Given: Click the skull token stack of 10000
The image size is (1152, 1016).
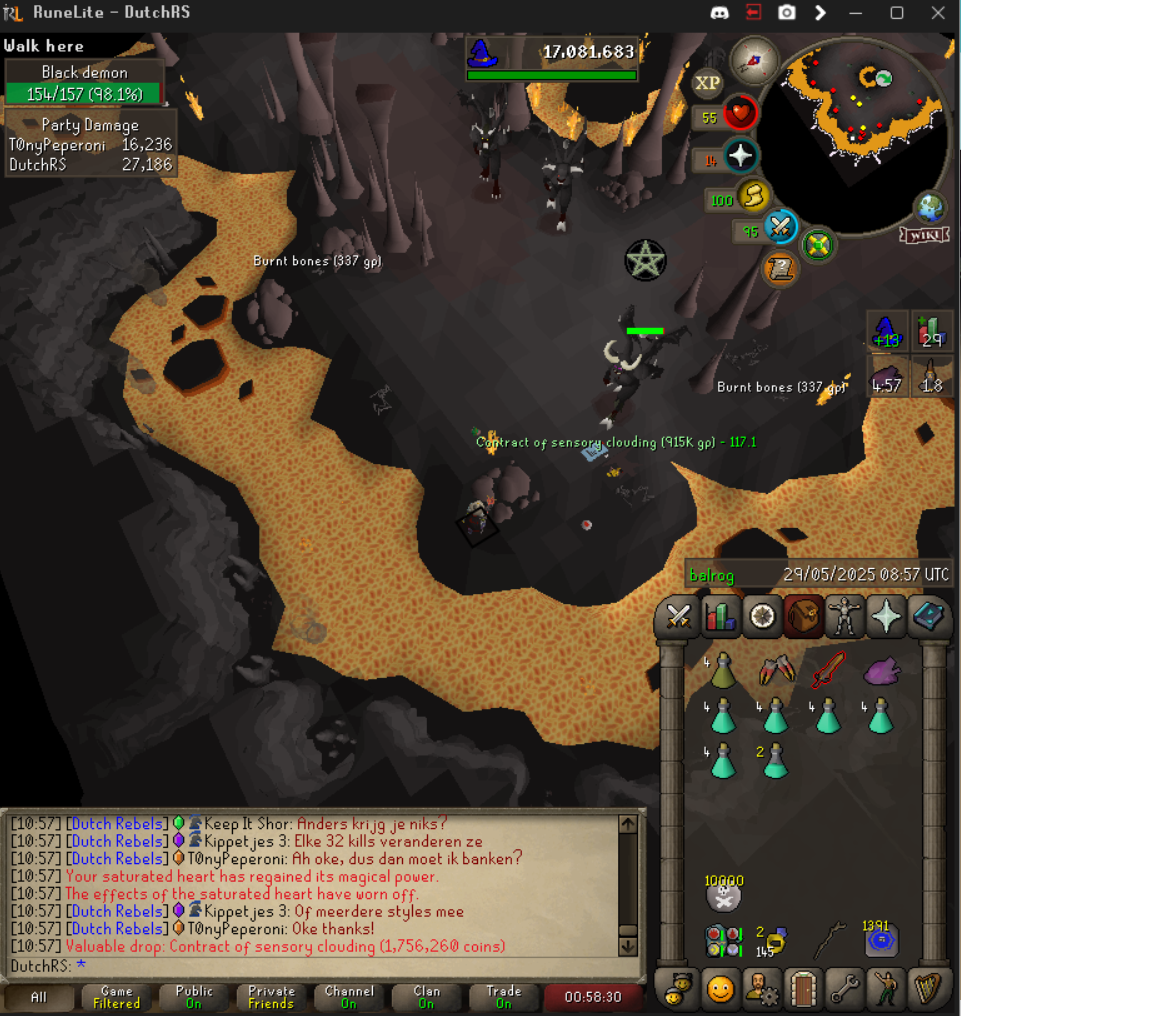Looking at the screenshot, I should pos(722,896).
